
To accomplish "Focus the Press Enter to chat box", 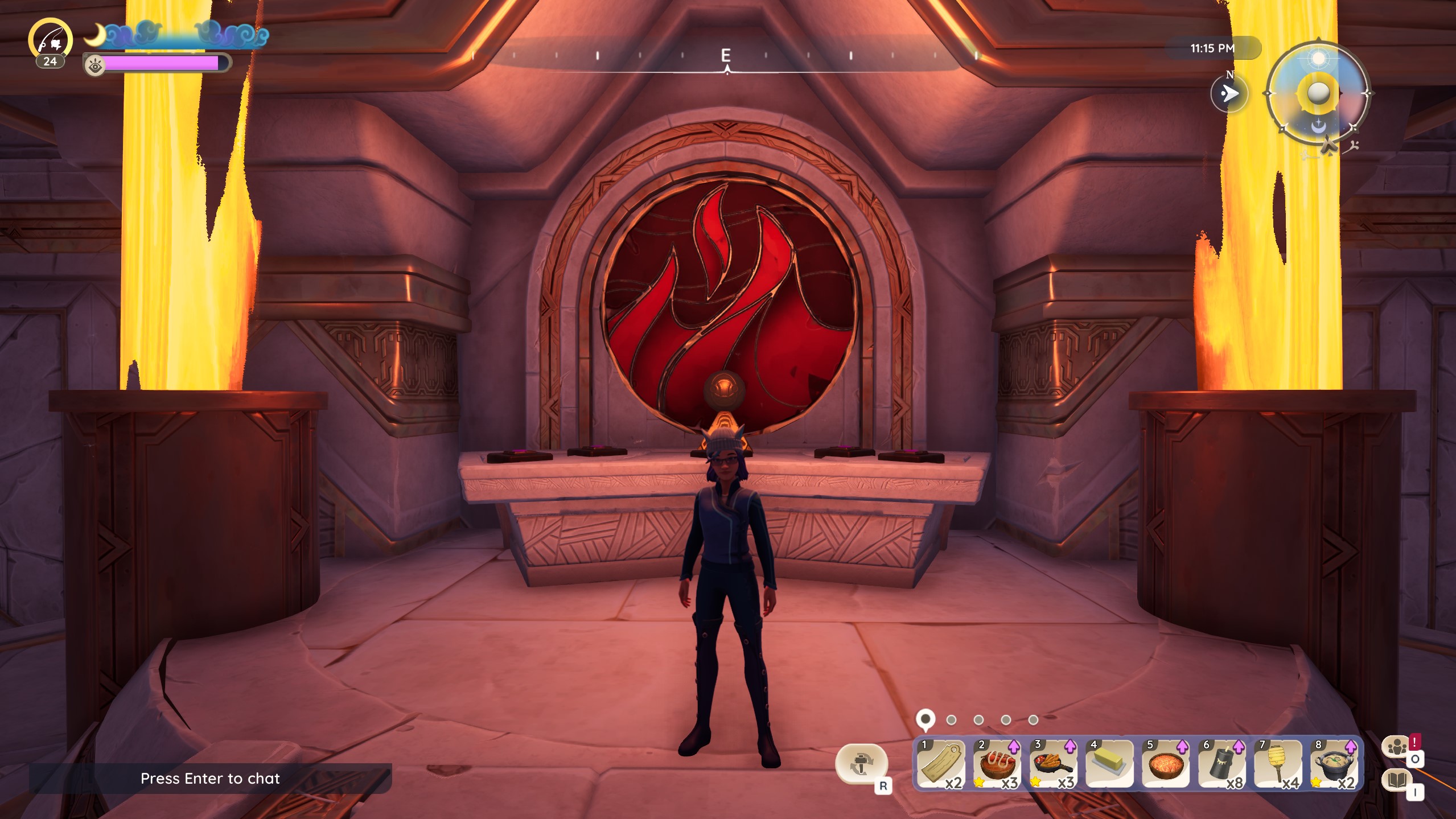I will (210, 778).
